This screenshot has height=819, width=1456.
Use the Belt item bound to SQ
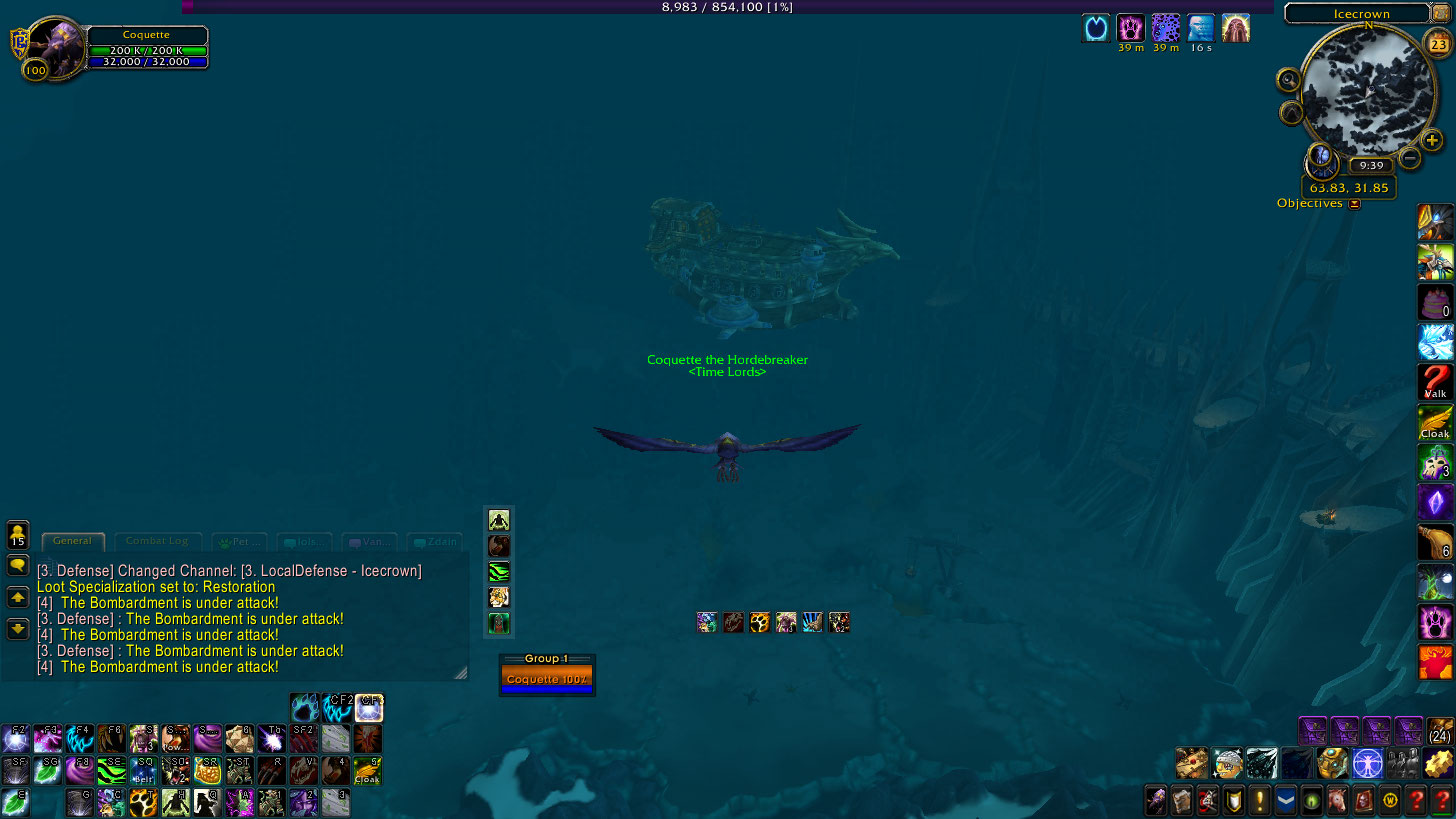tap(143, 770)
